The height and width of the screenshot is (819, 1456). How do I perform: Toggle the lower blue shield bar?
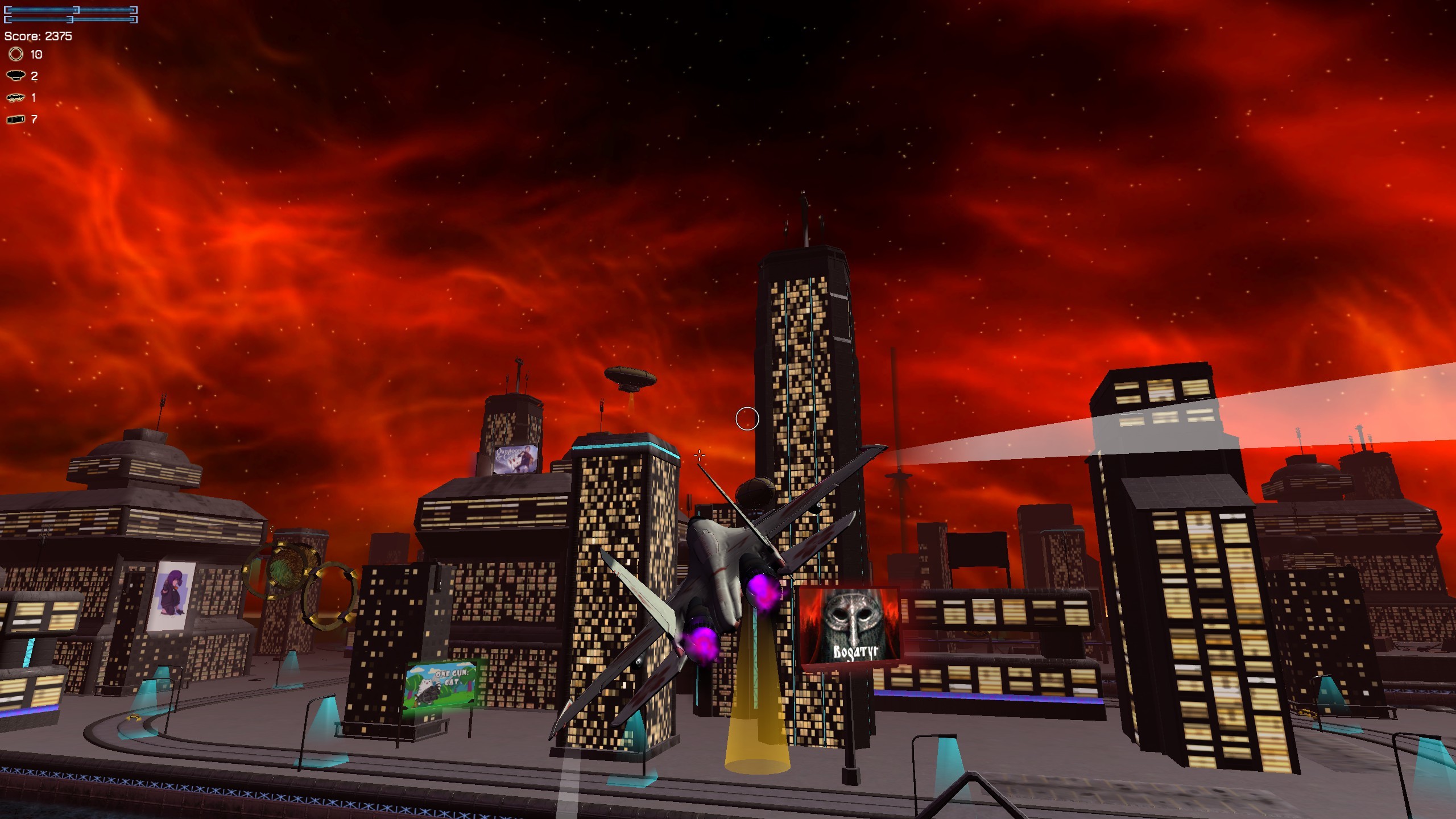click(x=74, y=19)
